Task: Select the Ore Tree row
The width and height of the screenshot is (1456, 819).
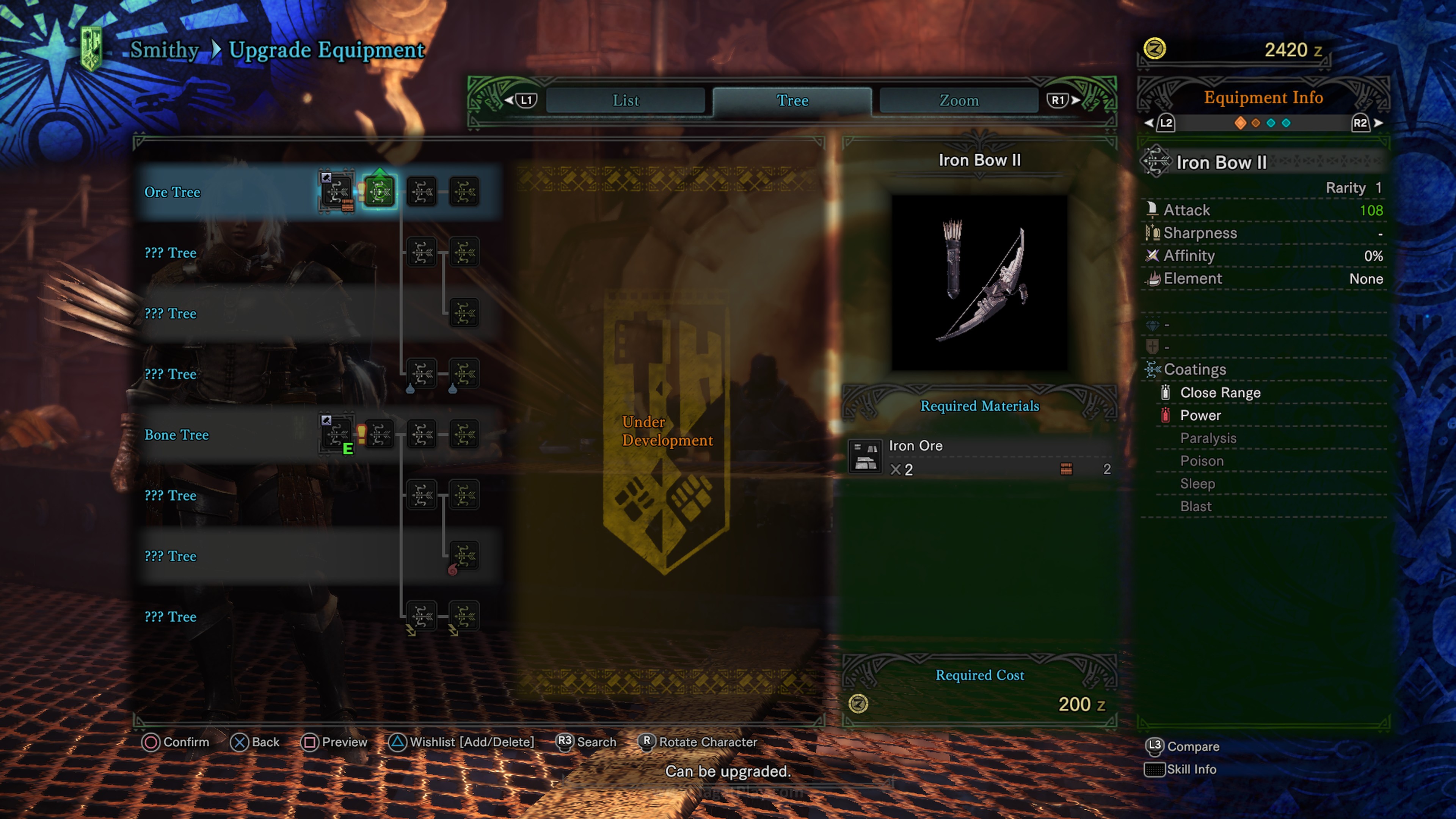Action: pos(173,192)
